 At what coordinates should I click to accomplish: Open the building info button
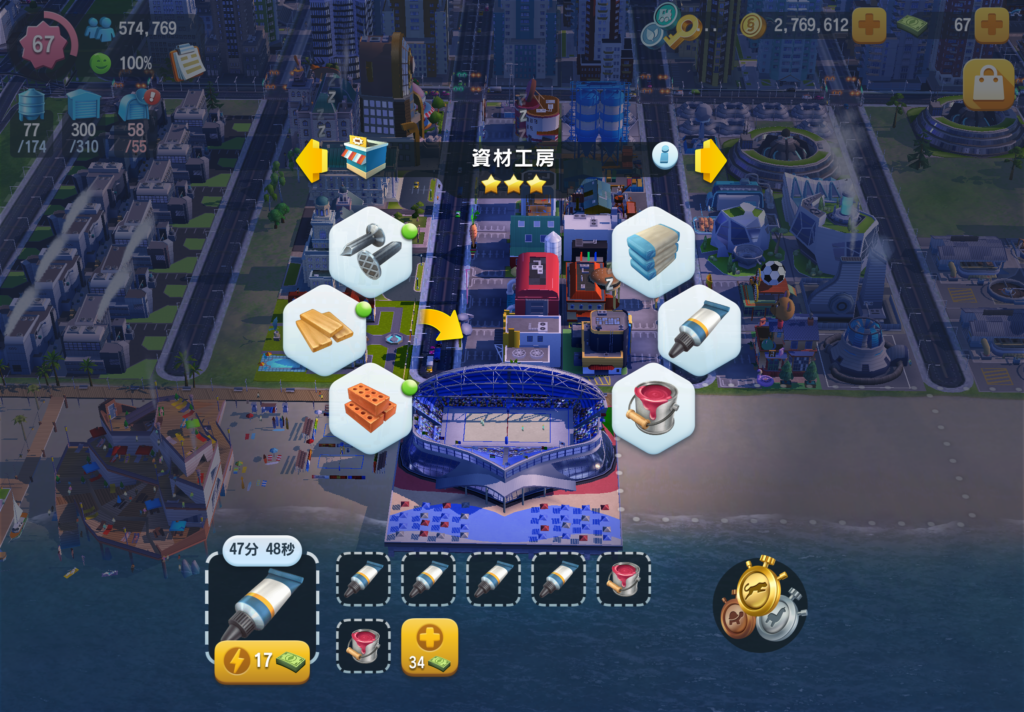coord(665,155)
